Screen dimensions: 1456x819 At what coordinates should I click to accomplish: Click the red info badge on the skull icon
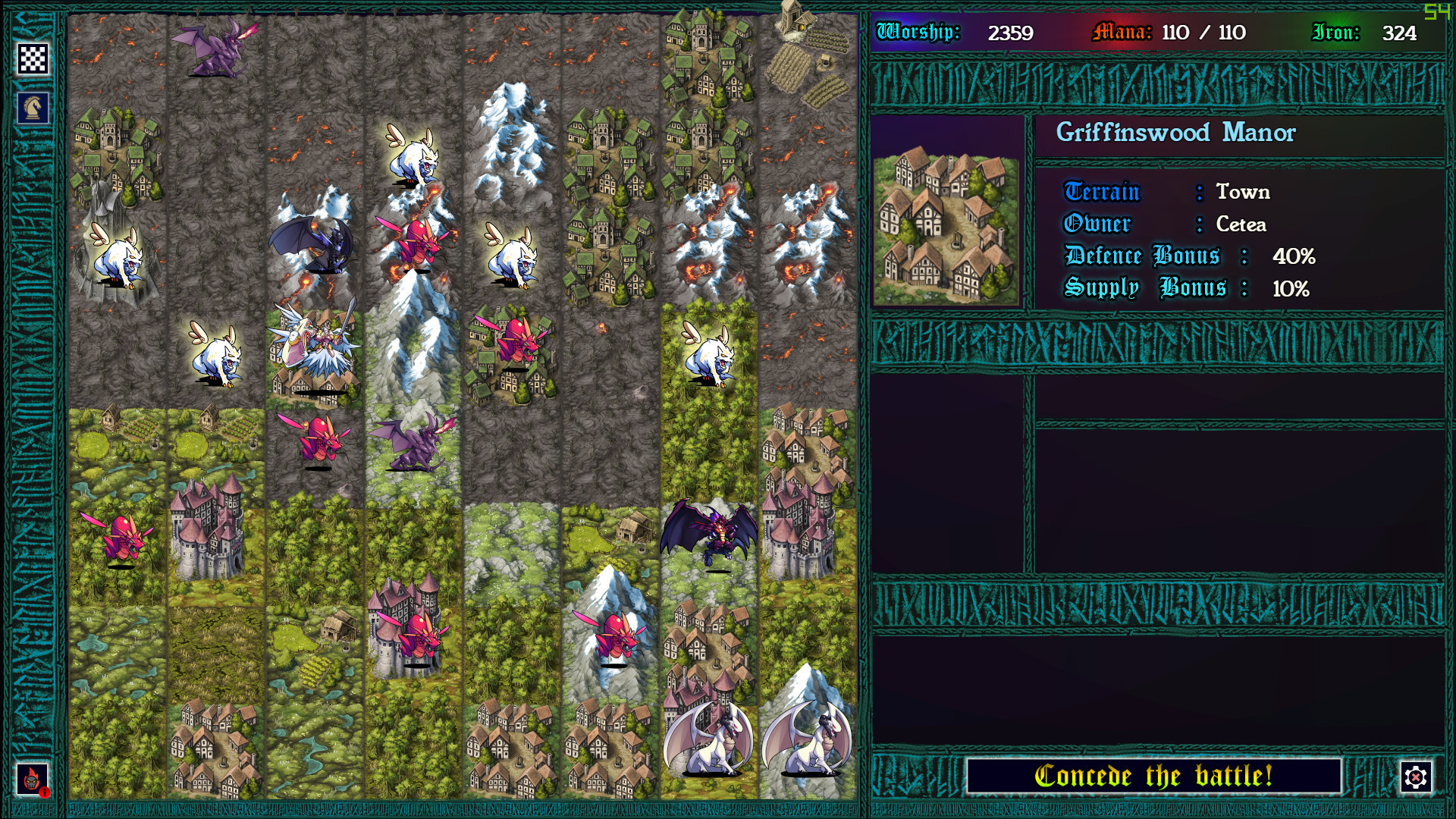[45, 794]
